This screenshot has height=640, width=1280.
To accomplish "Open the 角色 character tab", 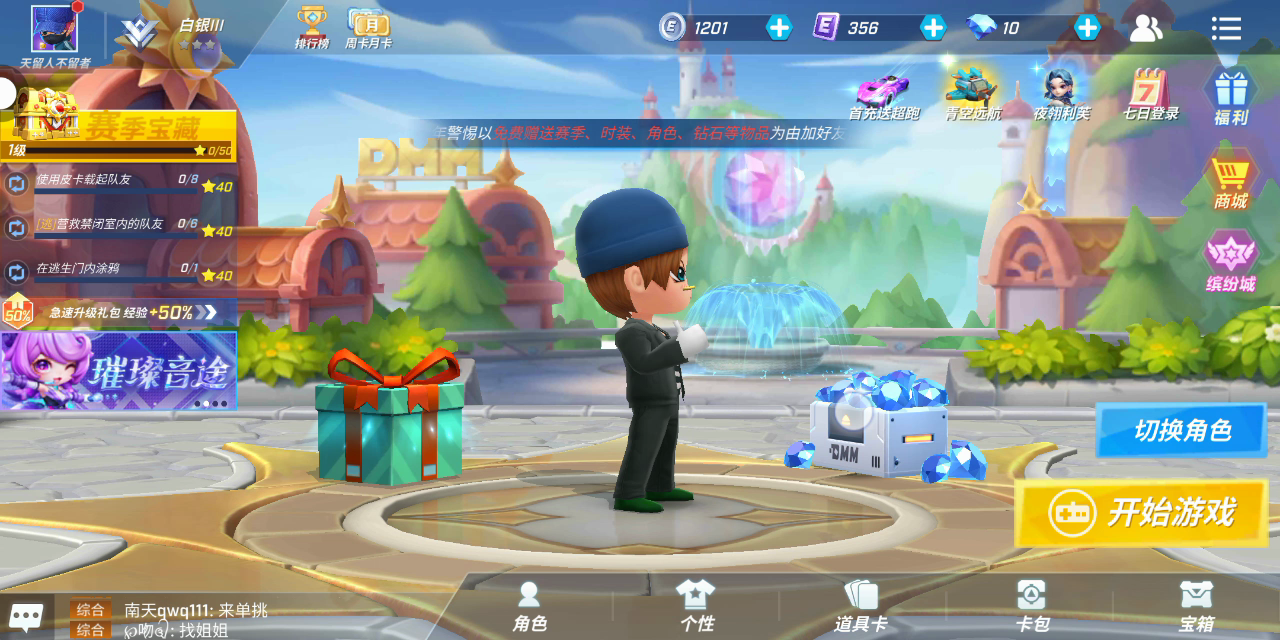I will pyautogui.click(x=529, y=606).
